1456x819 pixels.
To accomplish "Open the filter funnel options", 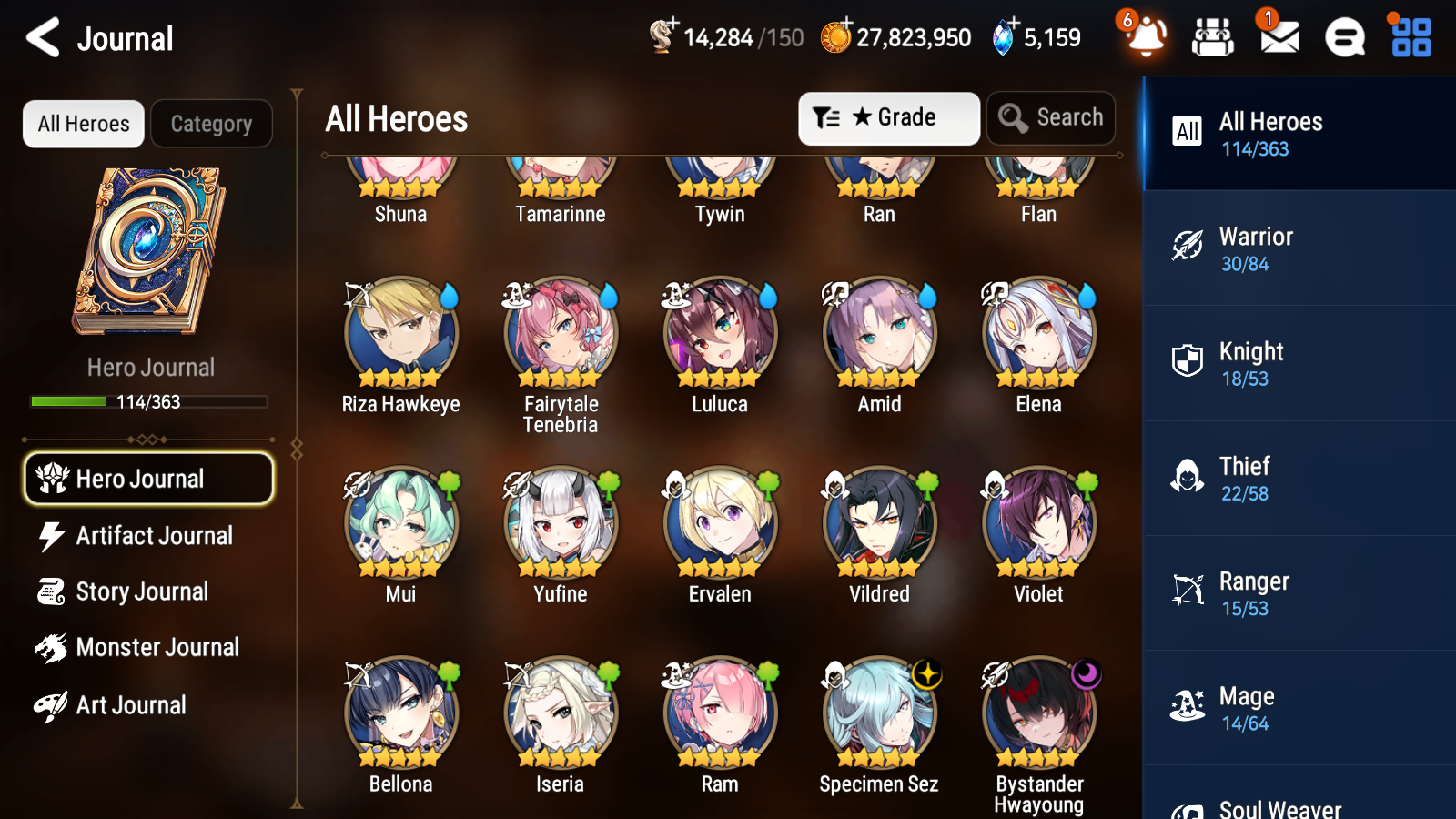I will click(x=828, y=117).
